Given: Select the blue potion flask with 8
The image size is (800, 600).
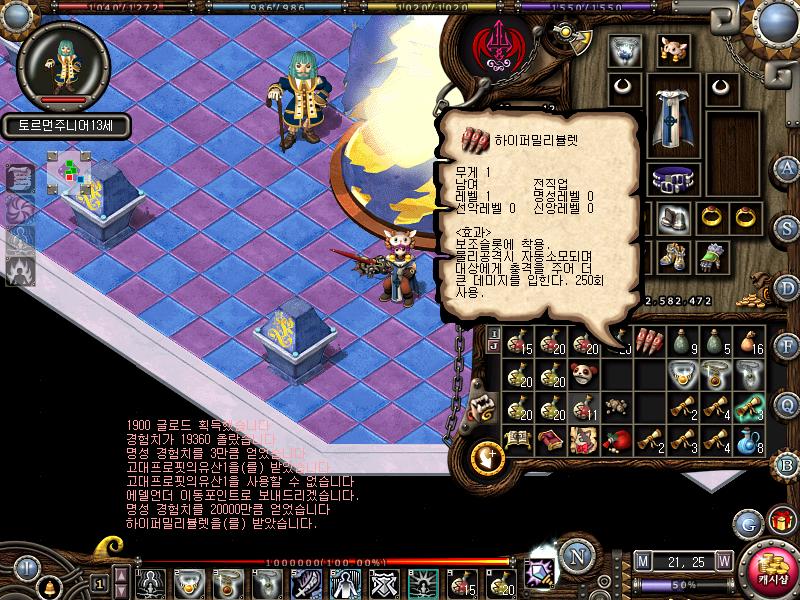Looking at the screenshot, I should pyautogui.click(x=750, y=440).
